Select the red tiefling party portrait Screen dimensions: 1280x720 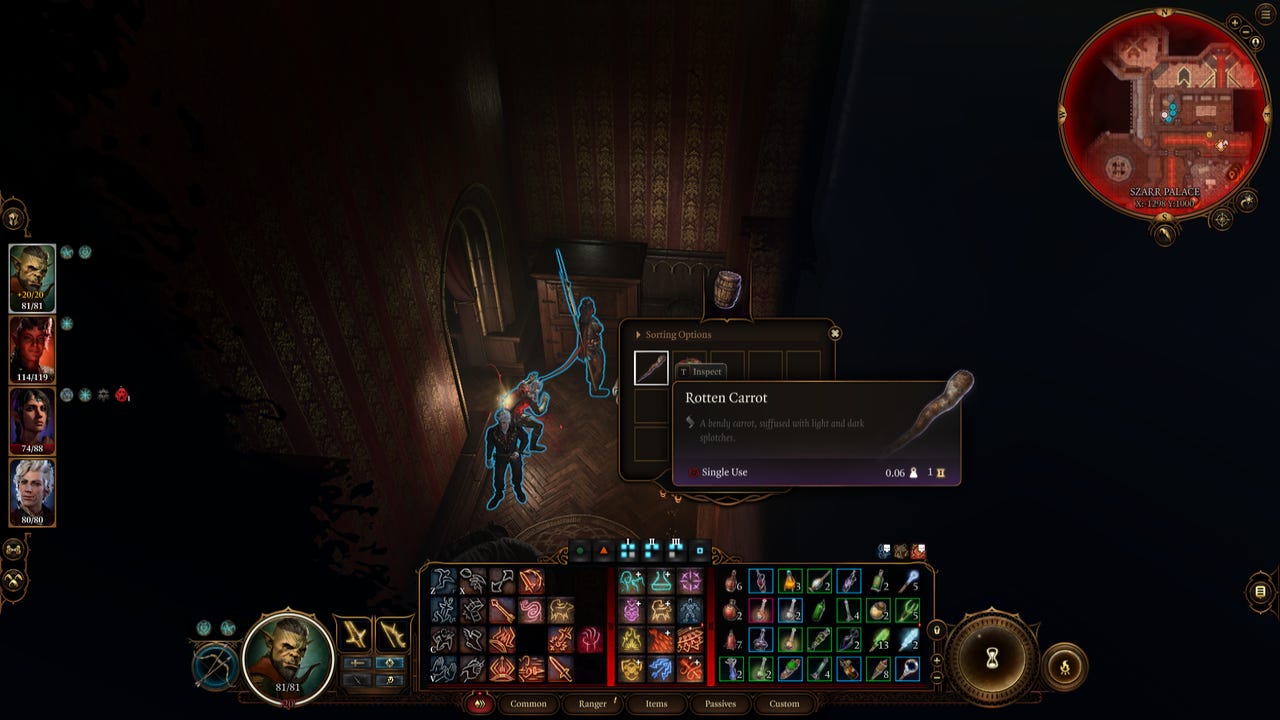[32, 349]
